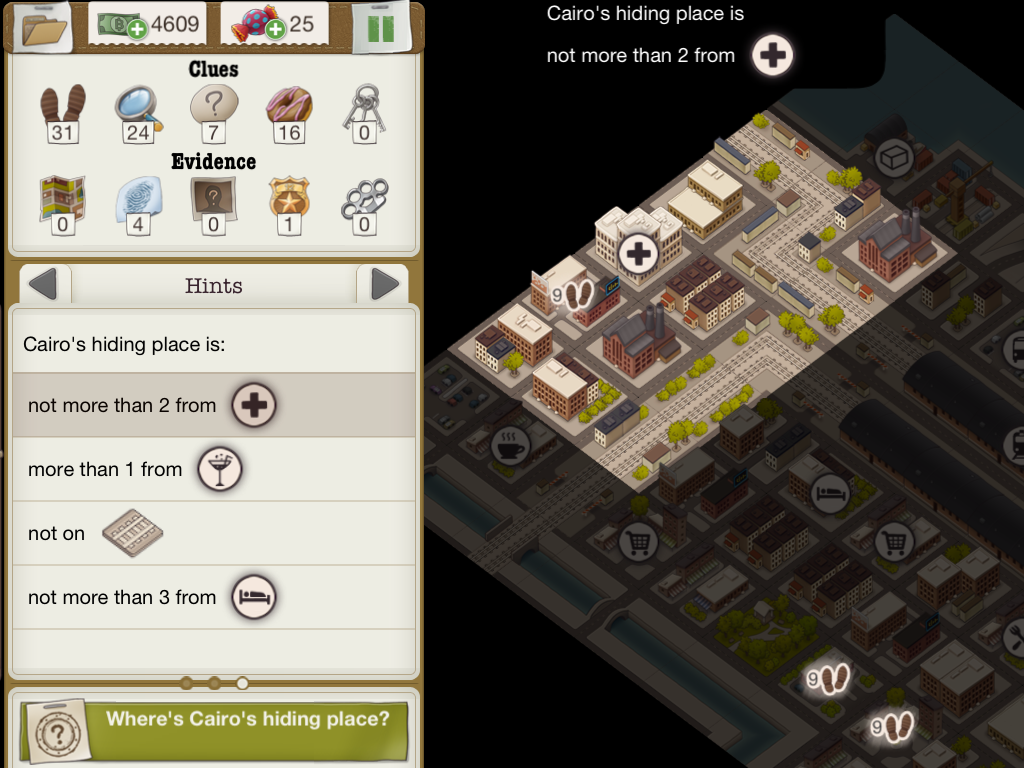Select the 'not more than 2 from' hospital hint
Screen dimensions: 1024x768
point(213,405)
